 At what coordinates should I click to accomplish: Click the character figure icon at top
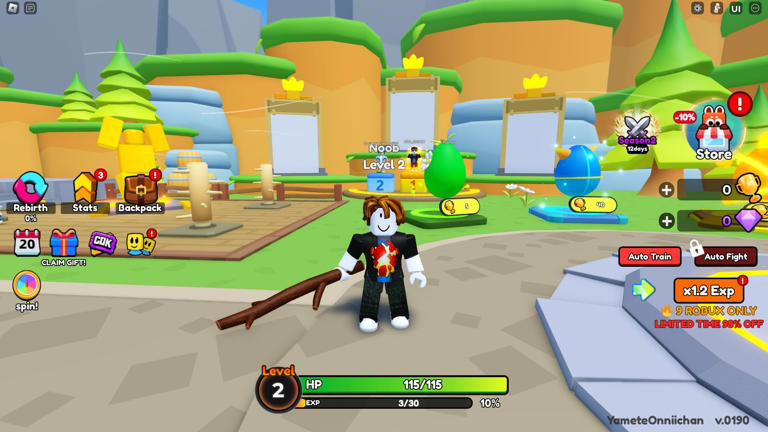717,8
